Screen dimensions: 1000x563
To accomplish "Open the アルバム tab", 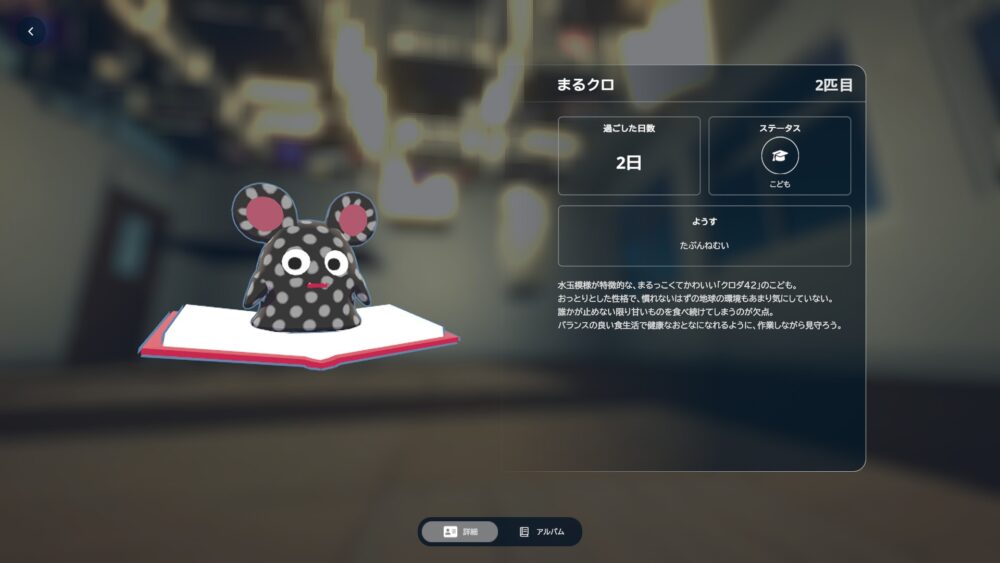I will pyautogui.click(x=541, y=532).
